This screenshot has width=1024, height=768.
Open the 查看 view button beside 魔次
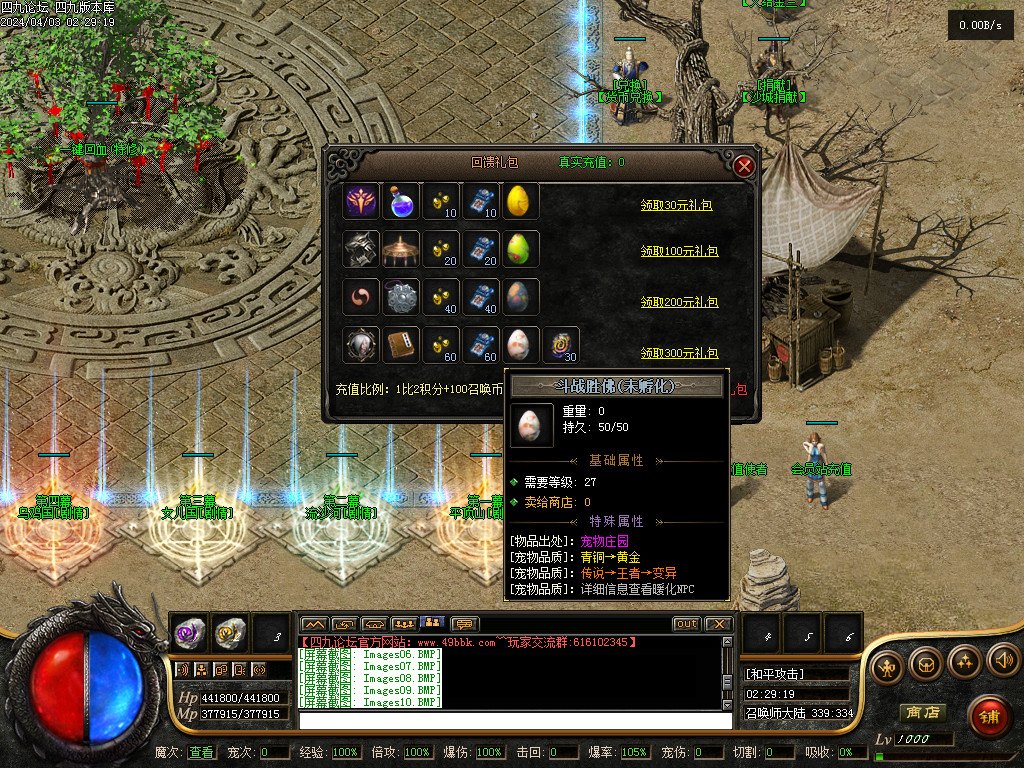click(200, 752)
